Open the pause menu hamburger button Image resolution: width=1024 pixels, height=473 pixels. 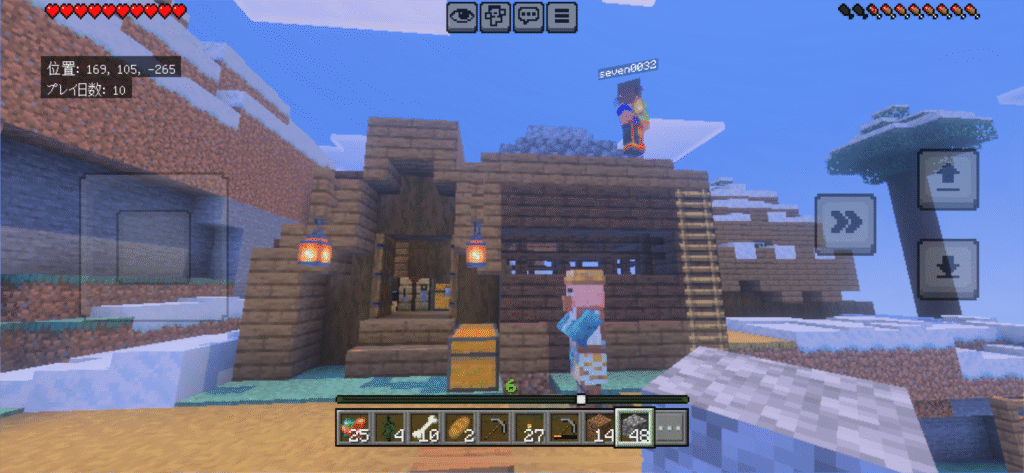(x=563, y=17)
